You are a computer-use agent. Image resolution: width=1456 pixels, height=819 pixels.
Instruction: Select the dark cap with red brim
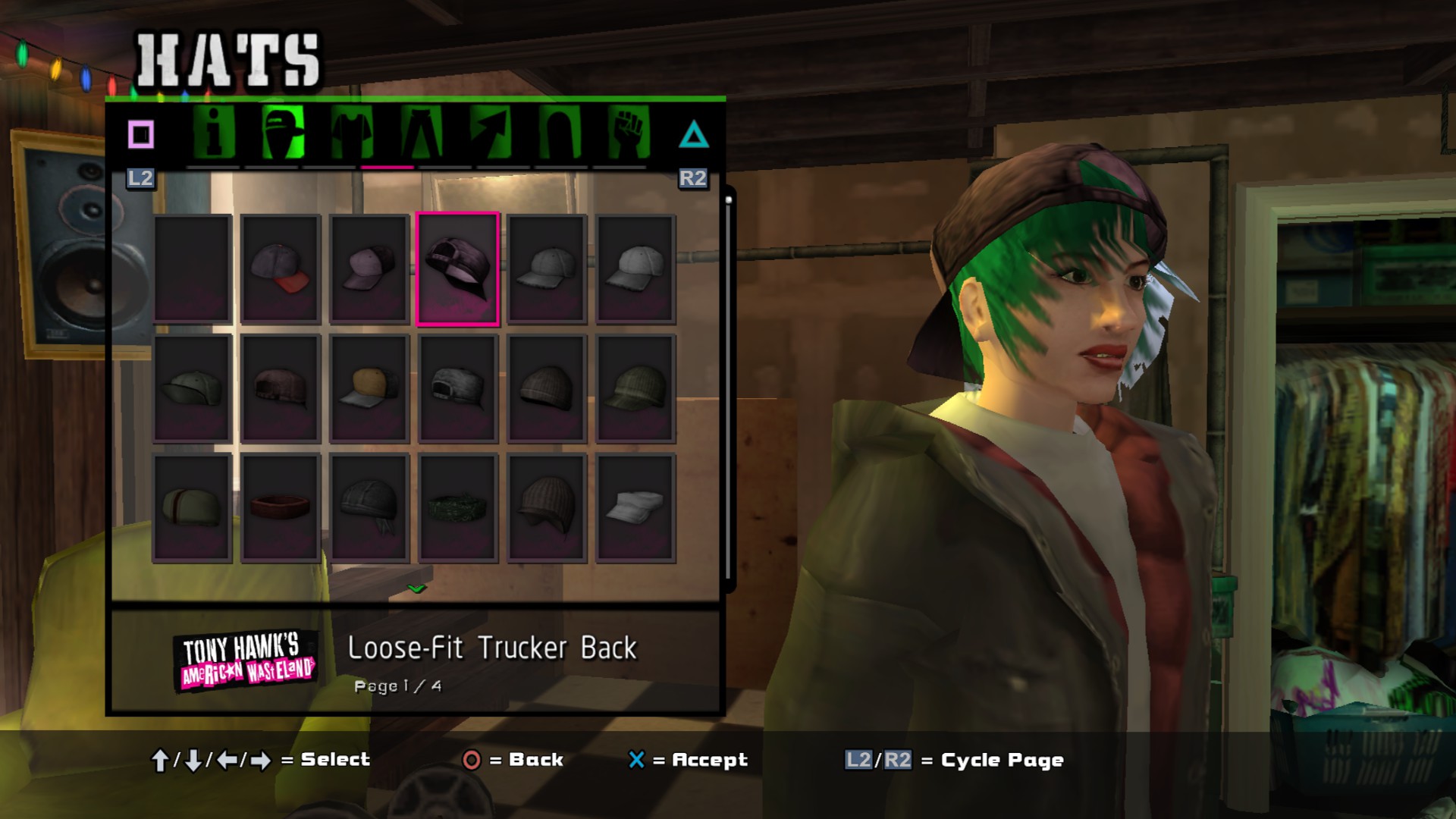click(x=281, y=268)
